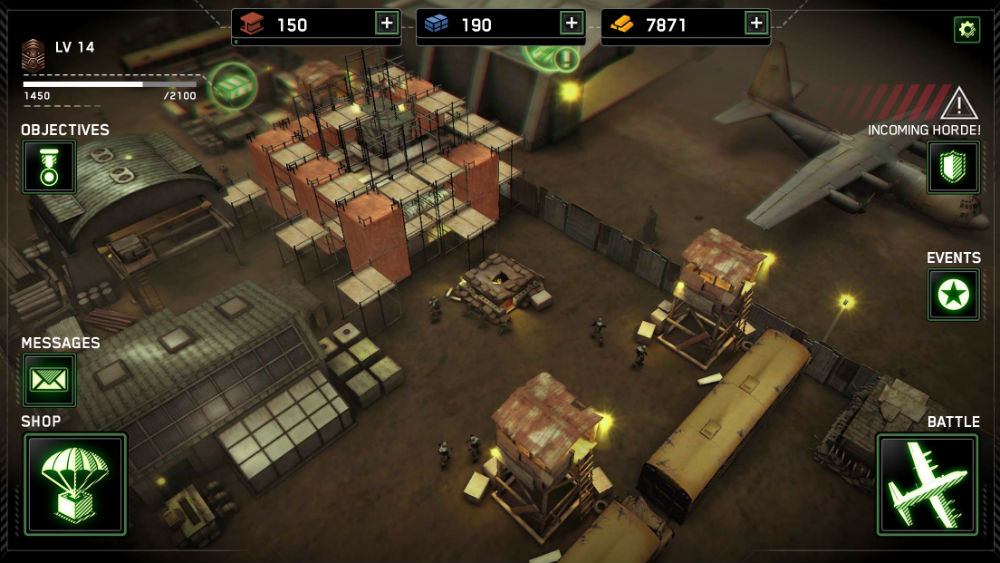Select the player rank badge icon
Viewport: 1000px width, 563px height.
(34, 54)
